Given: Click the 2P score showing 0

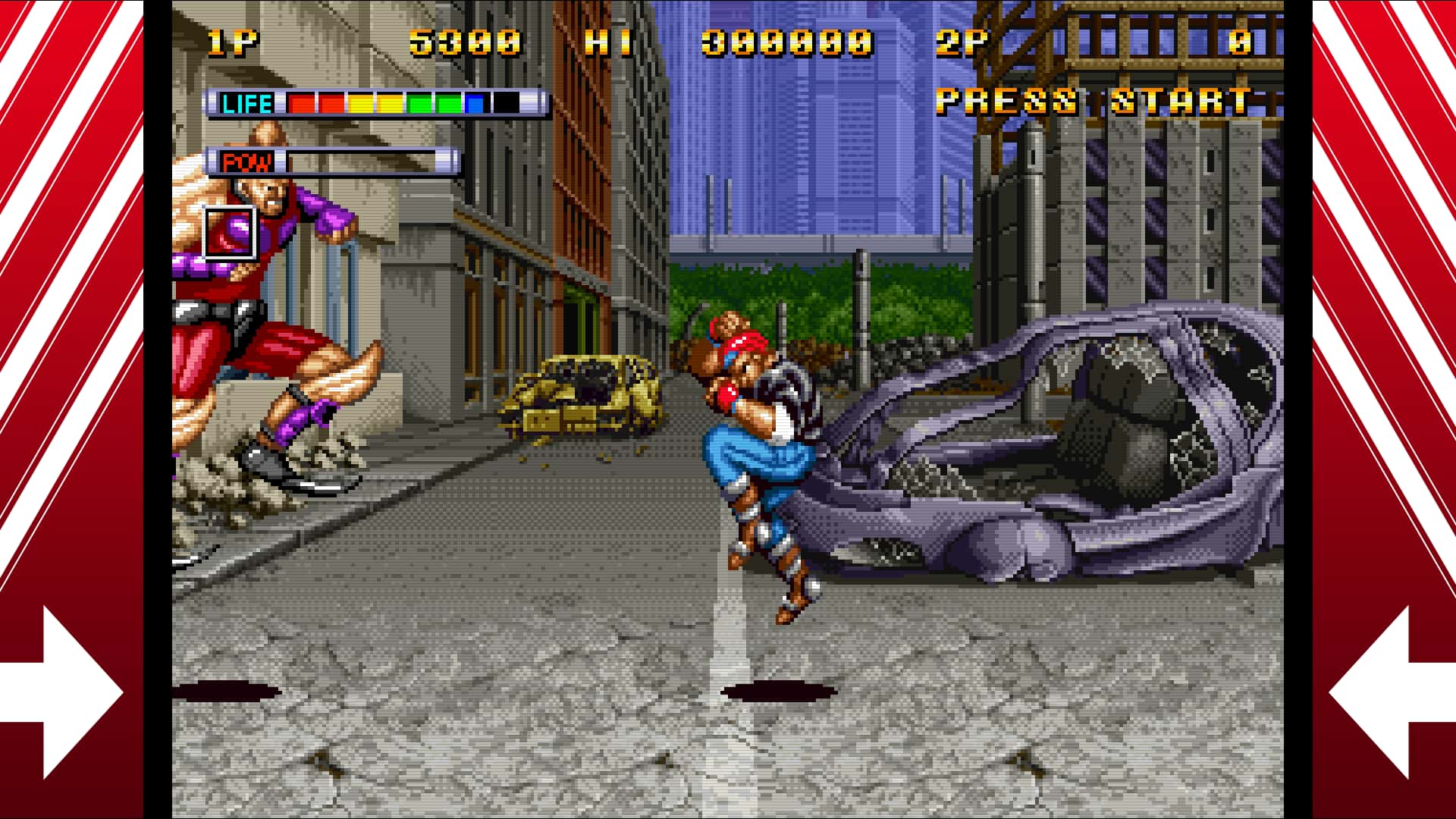Looking at the screenshot, I should [1239, 42].
